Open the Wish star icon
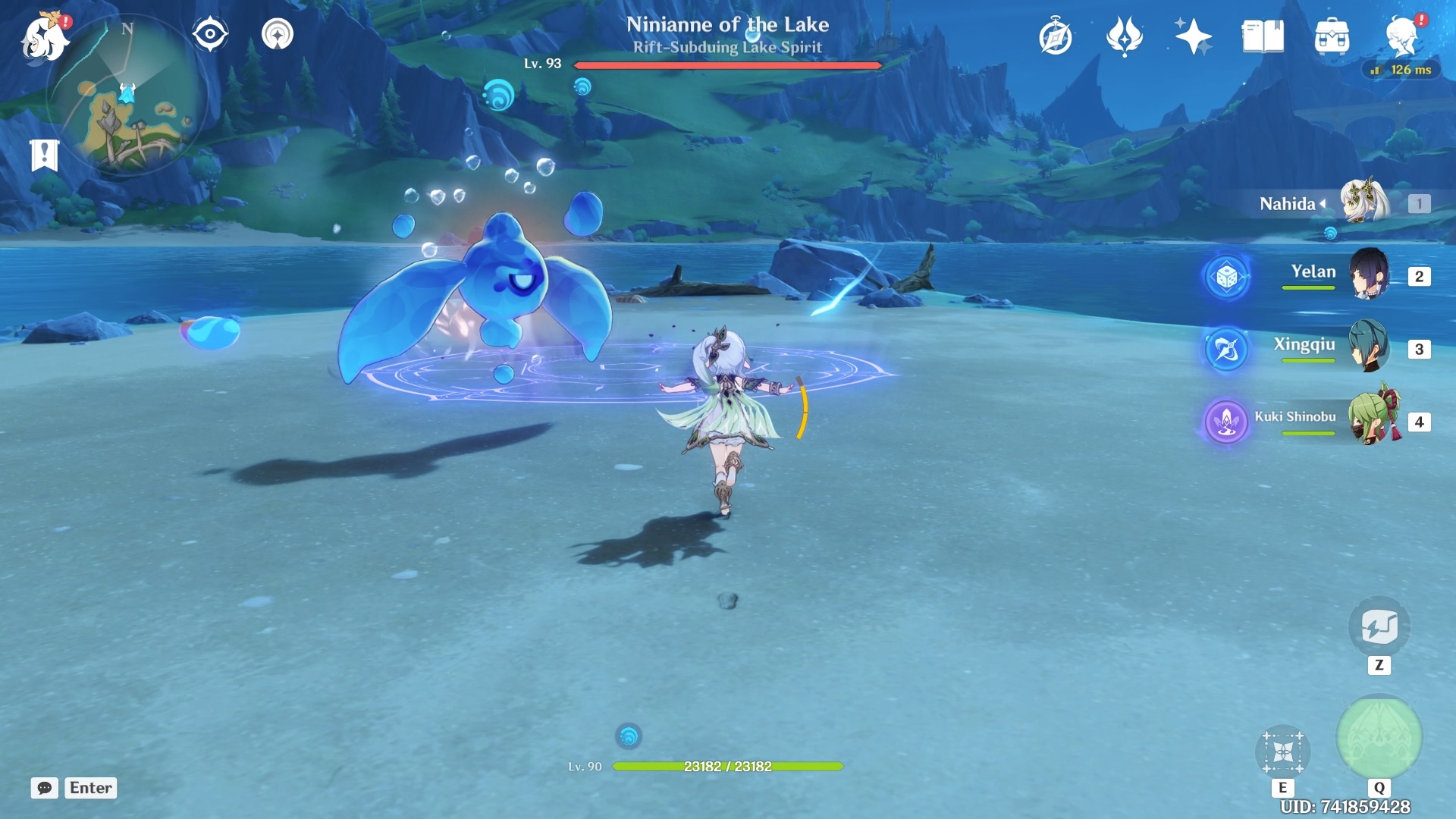This screenshot has height=819, width=1456. tap(1193, 36)
